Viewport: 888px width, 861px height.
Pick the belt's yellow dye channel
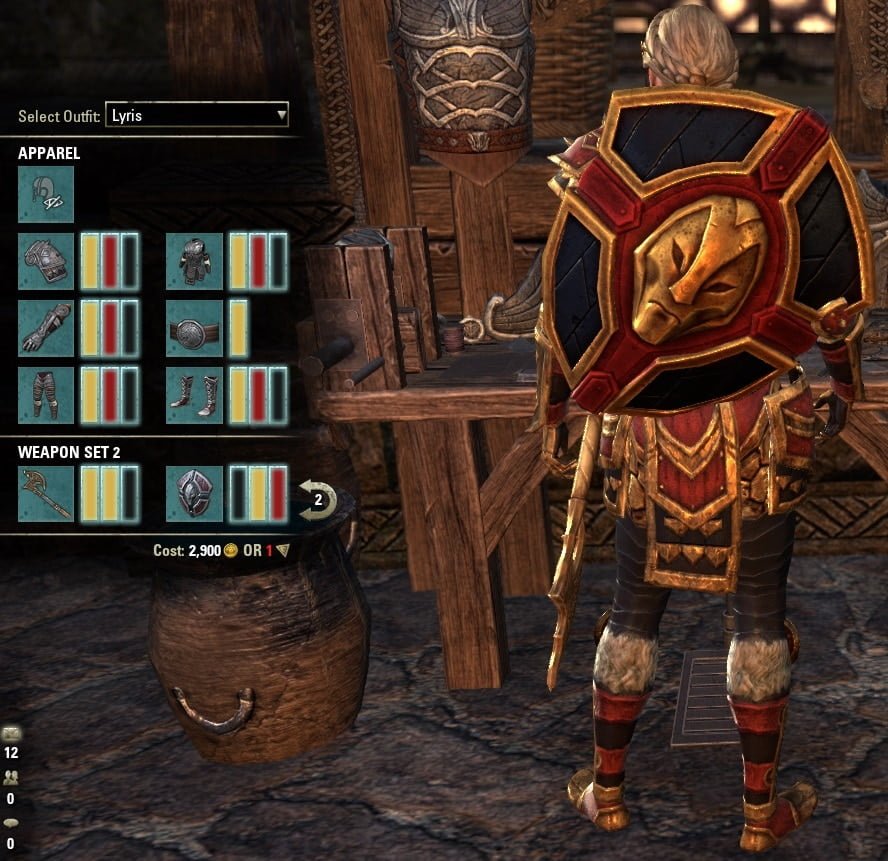click(x=239, y=328)
